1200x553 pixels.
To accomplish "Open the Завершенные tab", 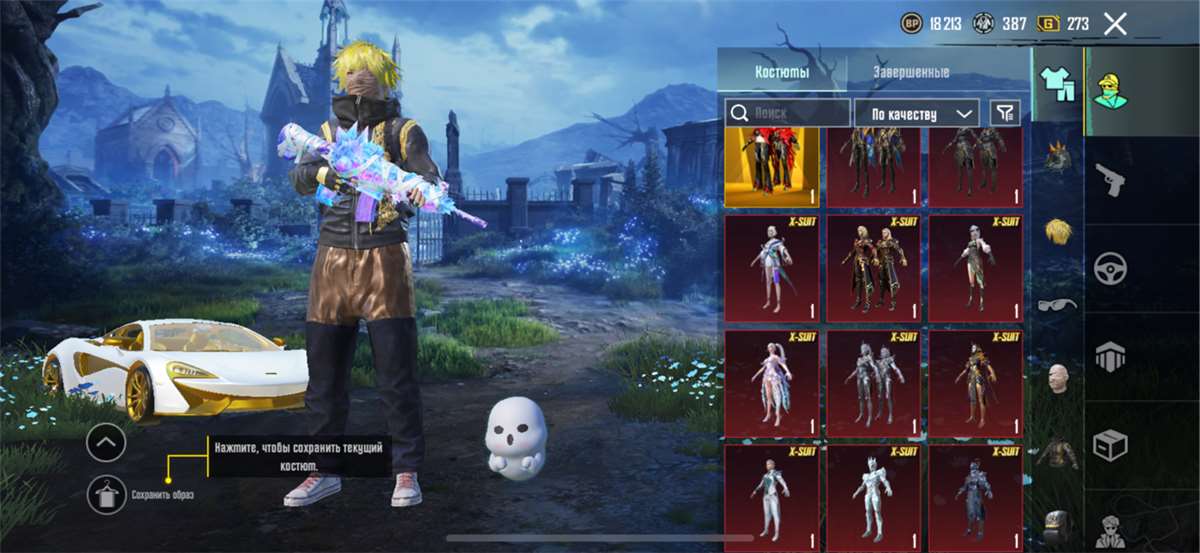I will pyautogui.click(x=911, y=73).
